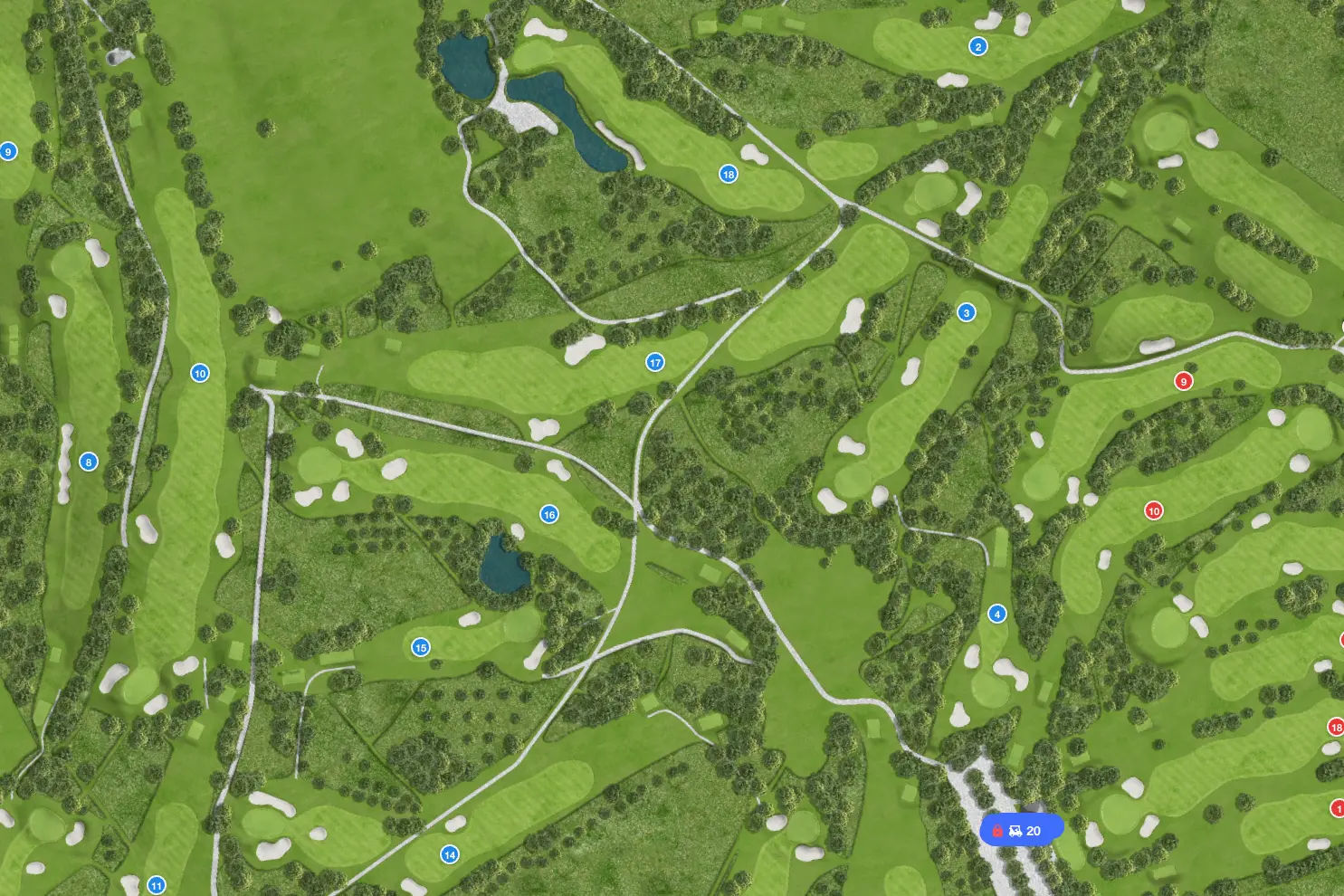Select the blue hole 10 marker
Screen dimensions: 1344x896
tap(200, 372)
